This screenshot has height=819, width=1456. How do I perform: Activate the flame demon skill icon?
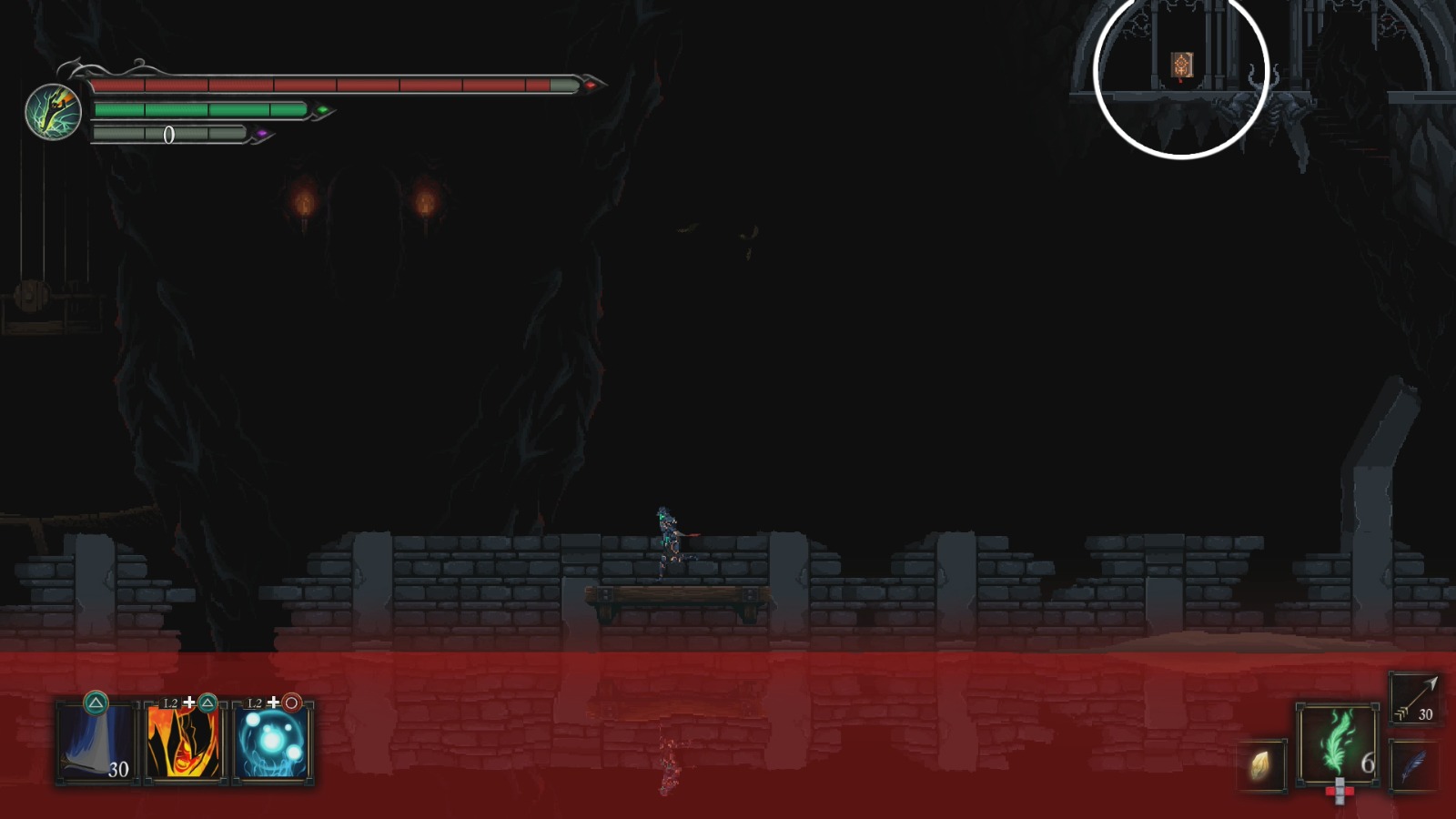pyautogui.click(x=182, y=743)
